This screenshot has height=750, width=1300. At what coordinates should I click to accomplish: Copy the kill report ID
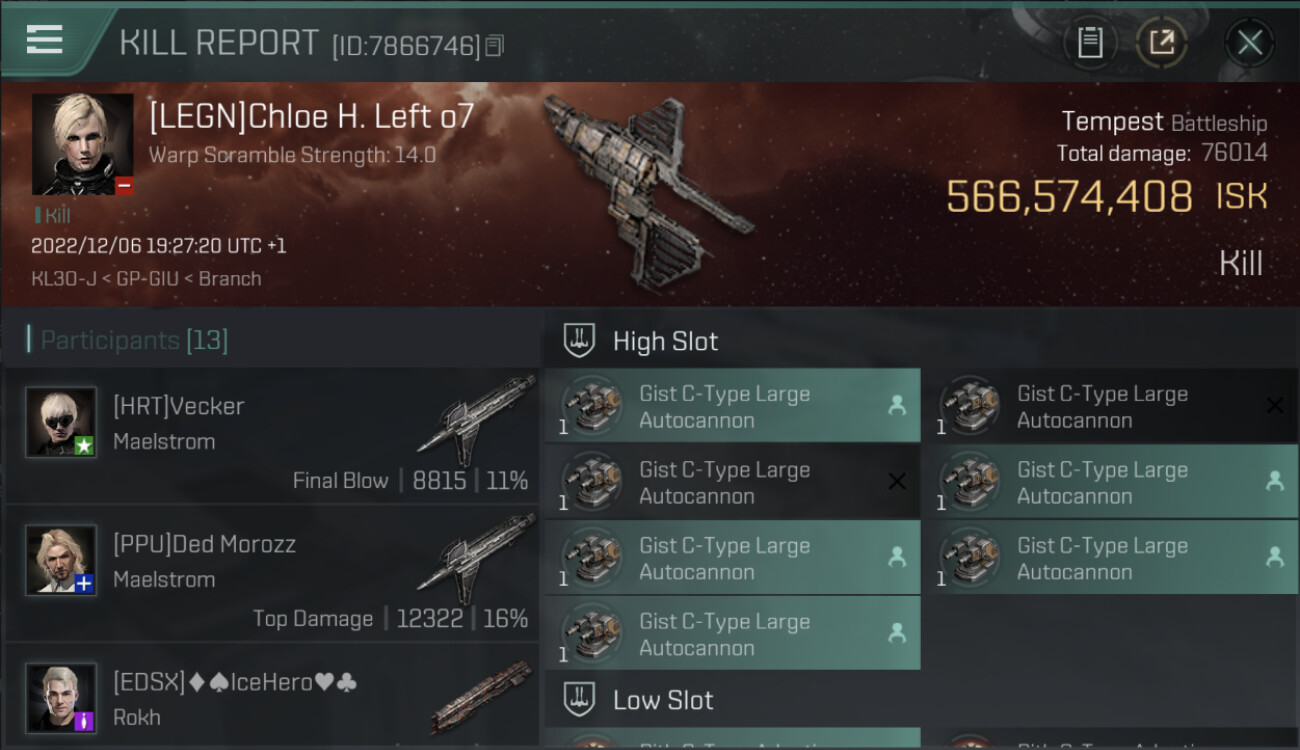tap(495, 45)
